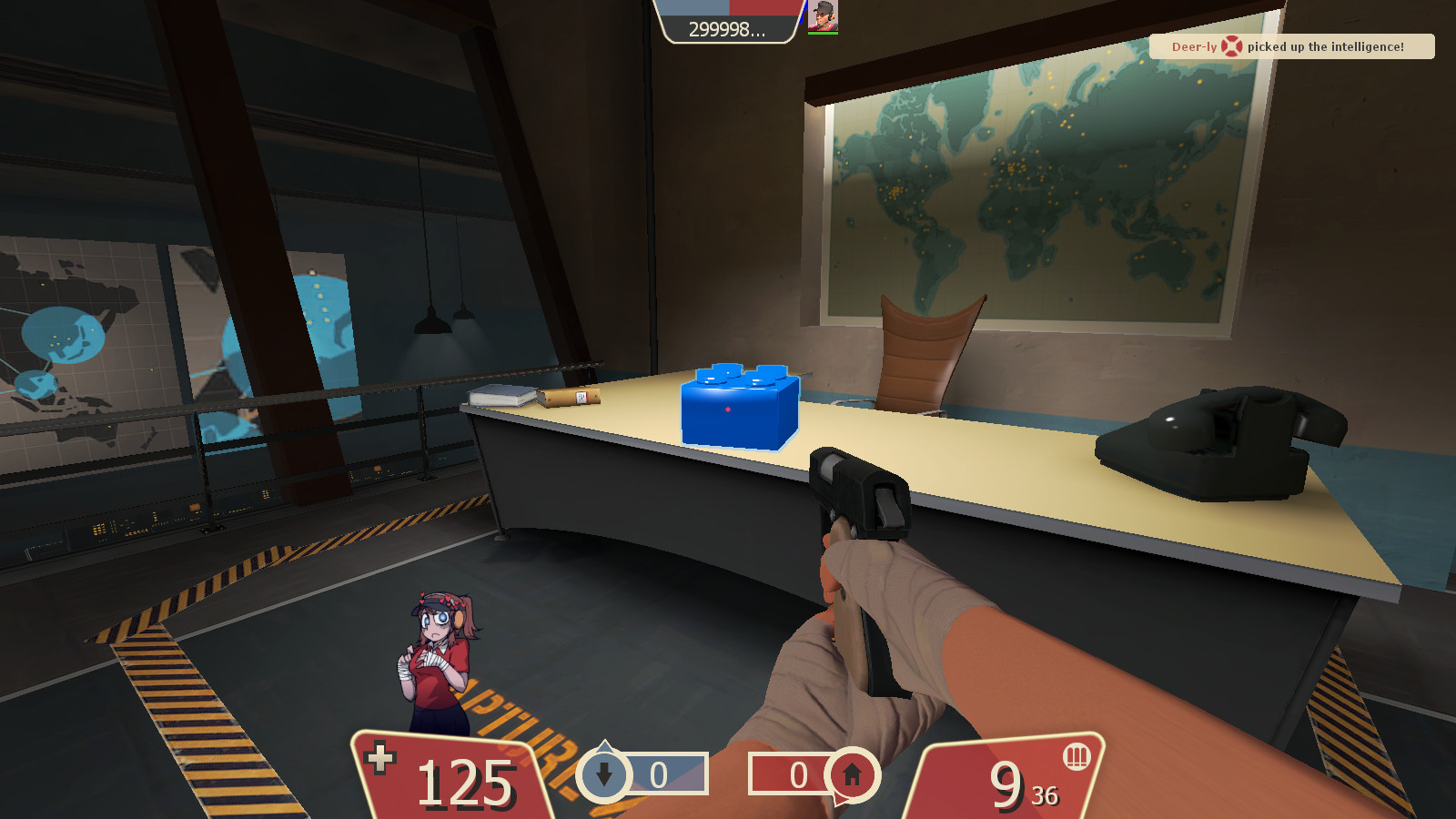This screenshot has width=1456, height=819.
Task: Click the intelligence emblem in the pickup notification
Action: (x=1231, y=46)
